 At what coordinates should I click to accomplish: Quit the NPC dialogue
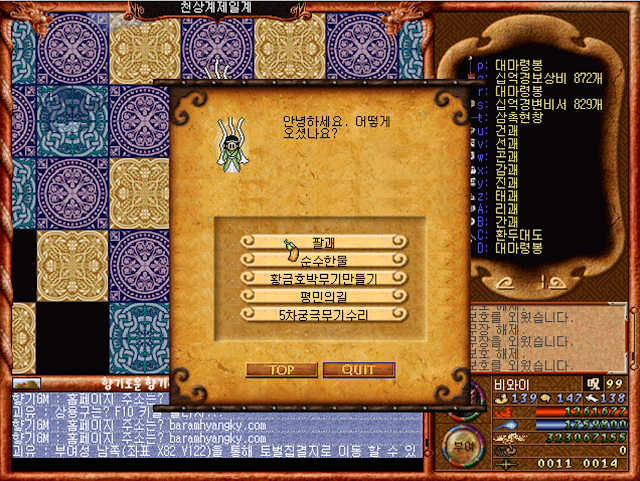358,370
